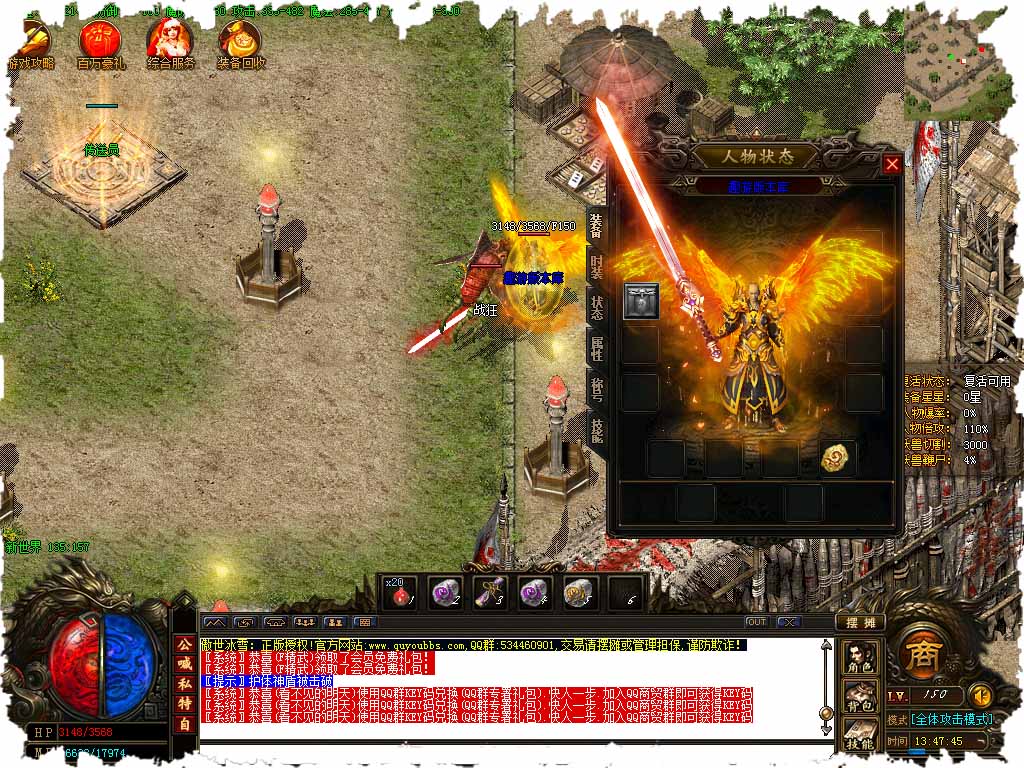
Task: Close the 人物状态 character panel
Action: [x=892, y=164]
